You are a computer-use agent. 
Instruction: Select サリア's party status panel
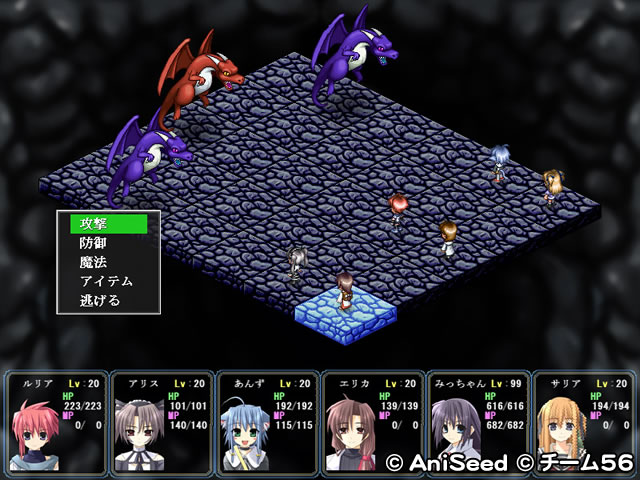pos(582,422)
